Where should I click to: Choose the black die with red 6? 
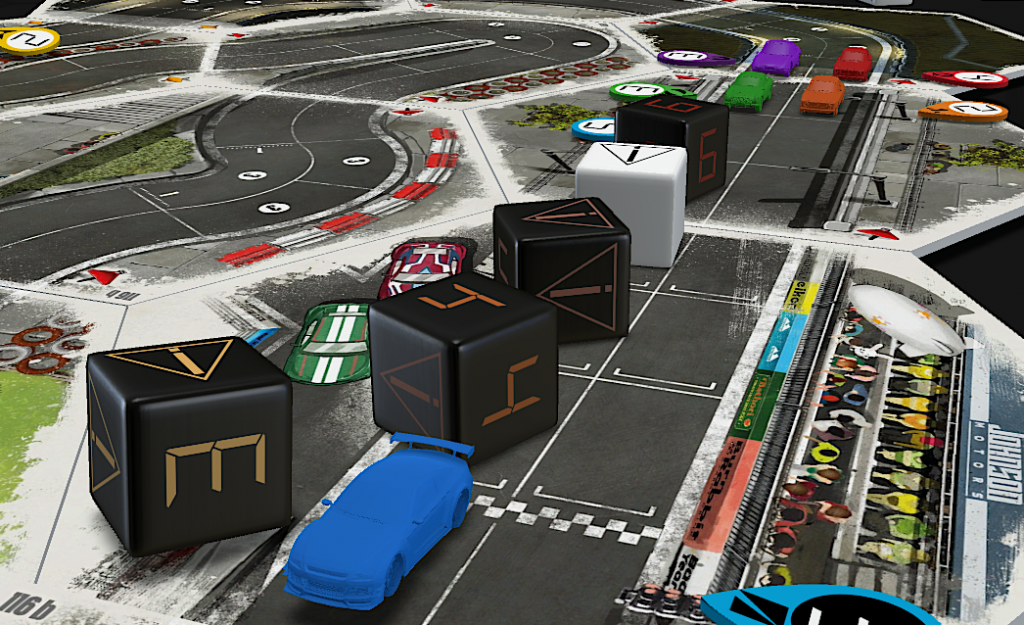coord(672,143)
